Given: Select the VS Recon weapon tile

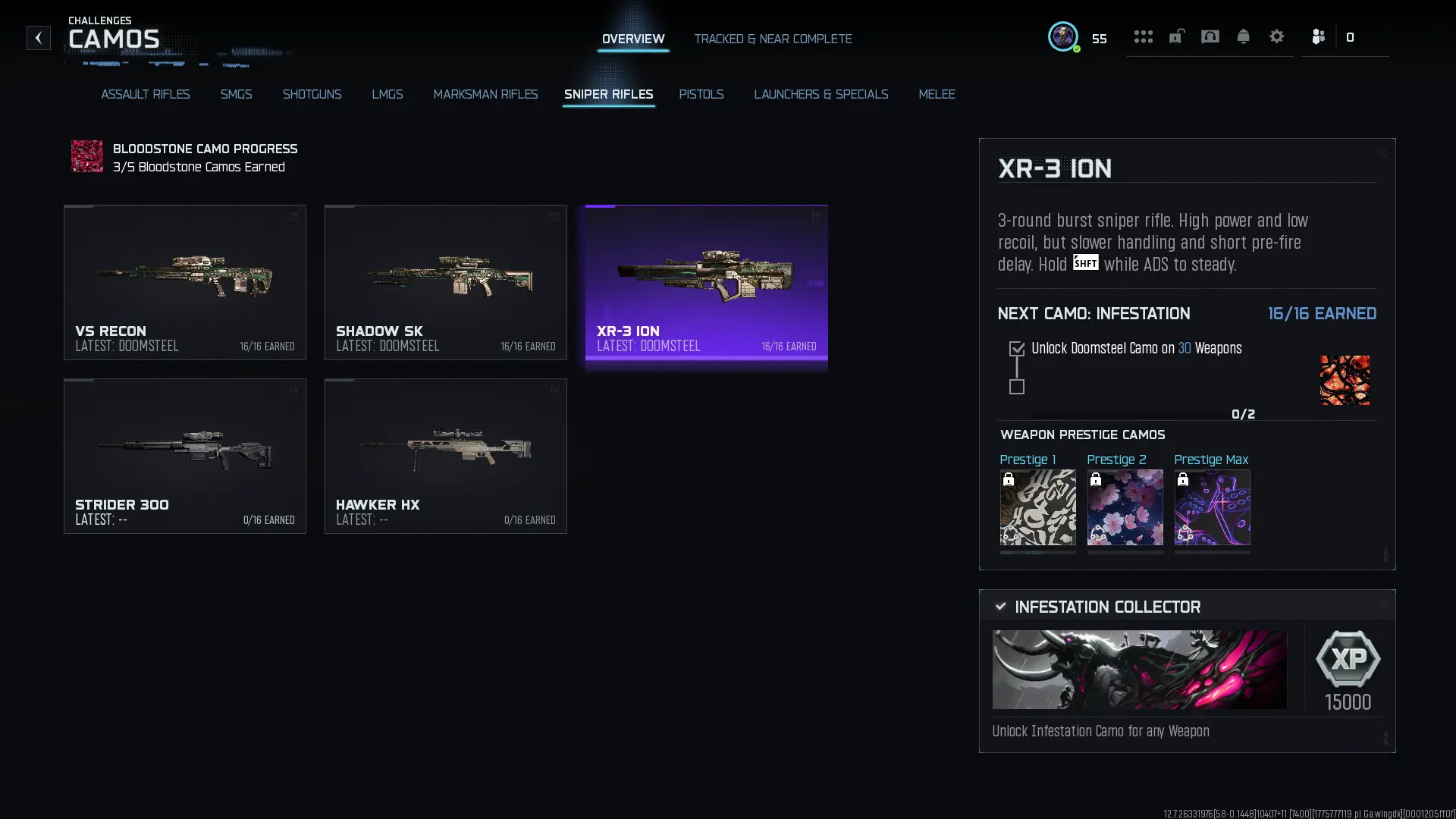Looking at the screenshot, I should click(x=185, y=282).
